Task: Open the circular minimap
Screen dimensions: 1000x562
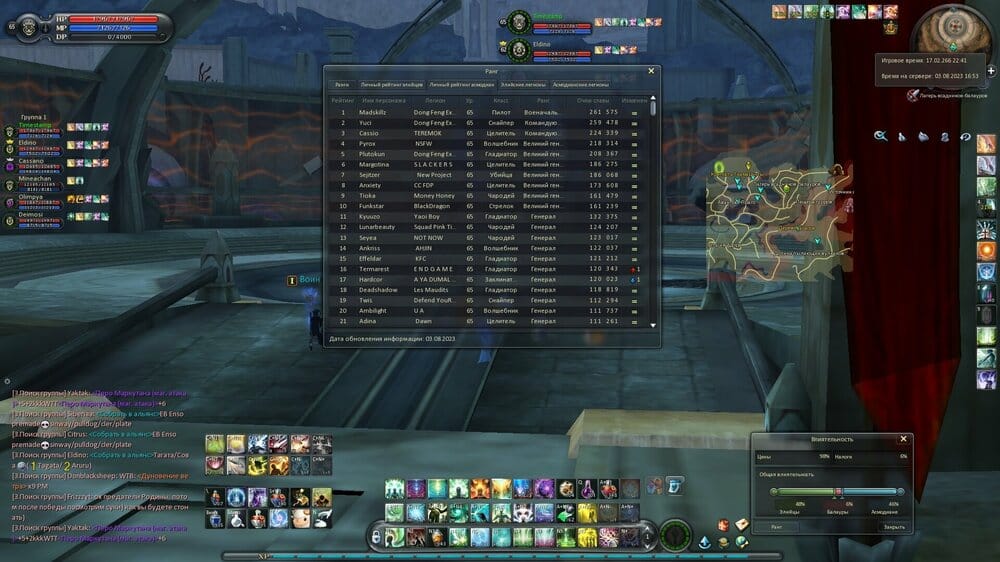Action: (x=954, y=34)
